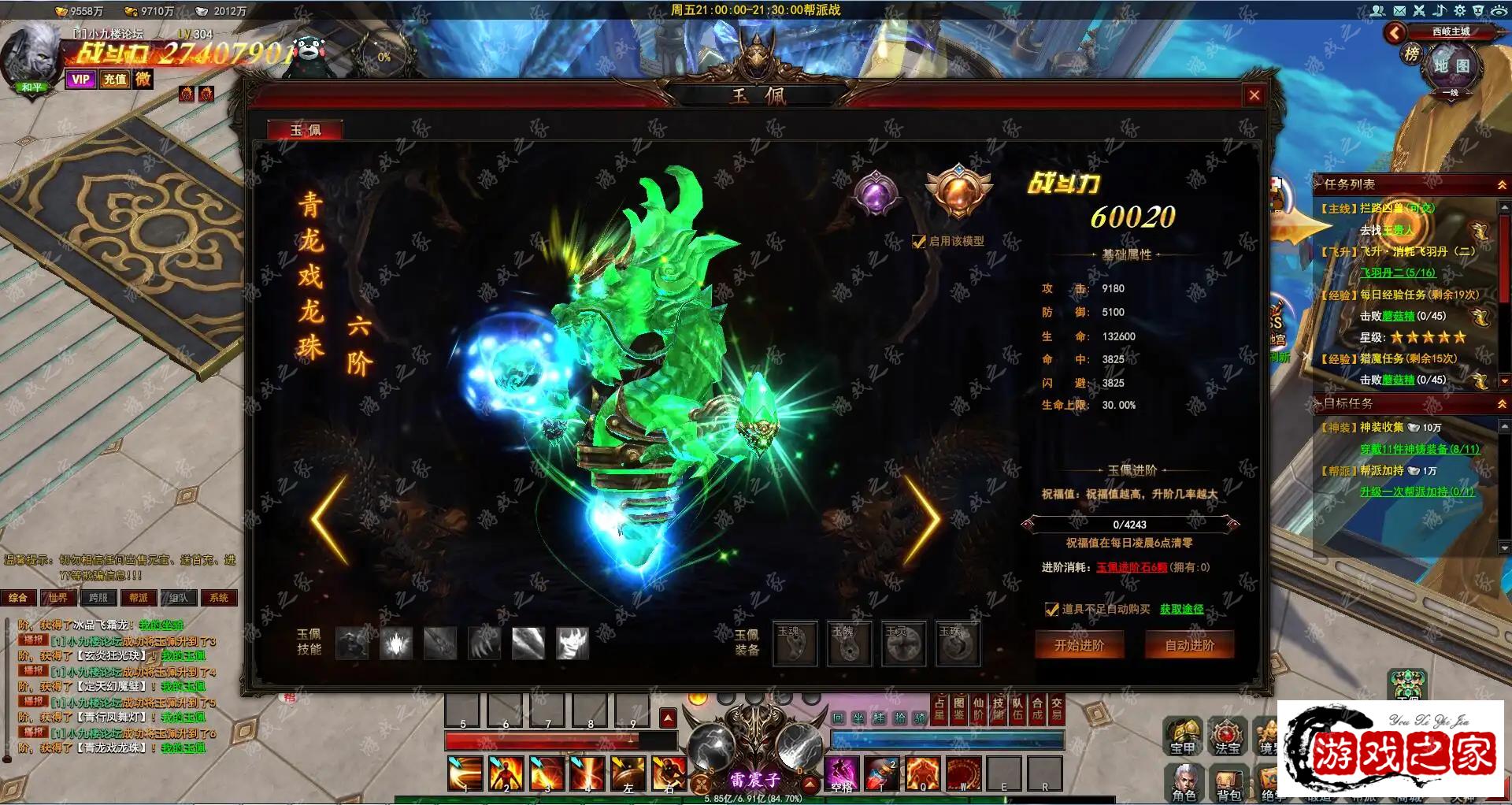Show the previous jade pendant model
The width and height of the screenshot is (1512, 805).
pyautogui.click(x=329, y=519)
